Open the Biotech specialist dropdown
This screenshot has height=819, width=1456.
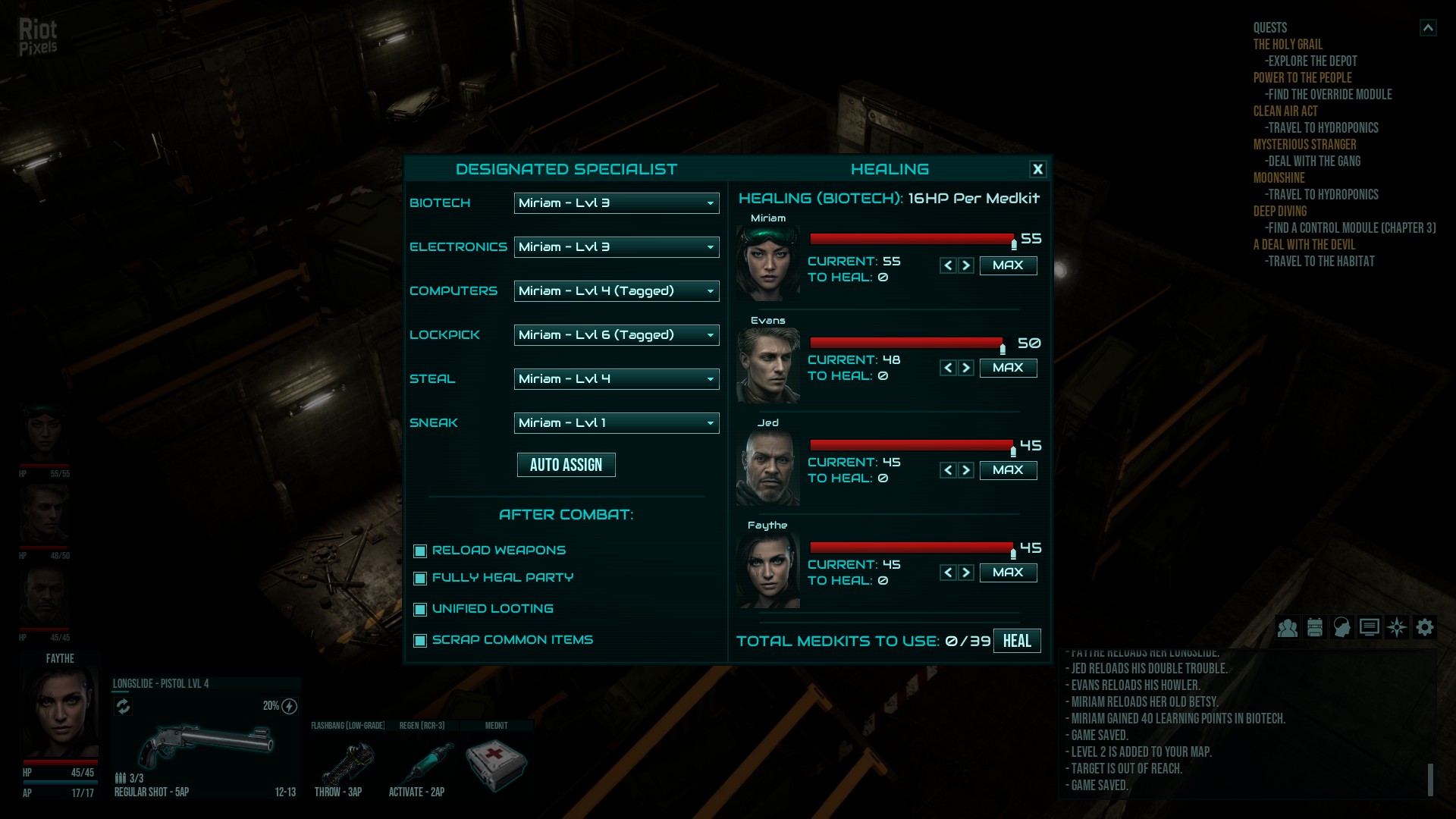click(616, 203)
